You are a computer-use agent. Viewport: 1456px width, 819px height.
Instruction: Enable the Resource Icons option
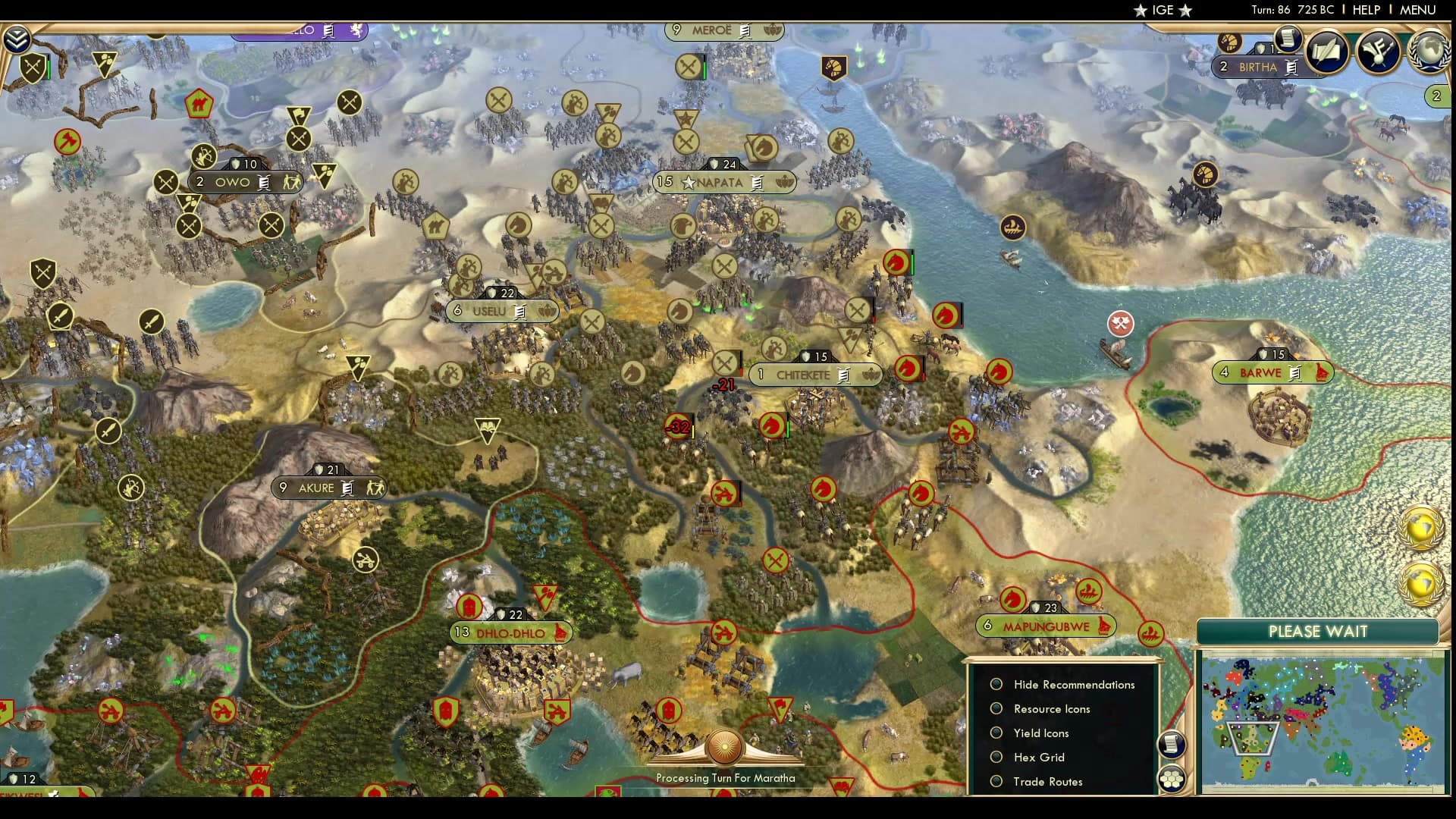[x=996, y=708]
